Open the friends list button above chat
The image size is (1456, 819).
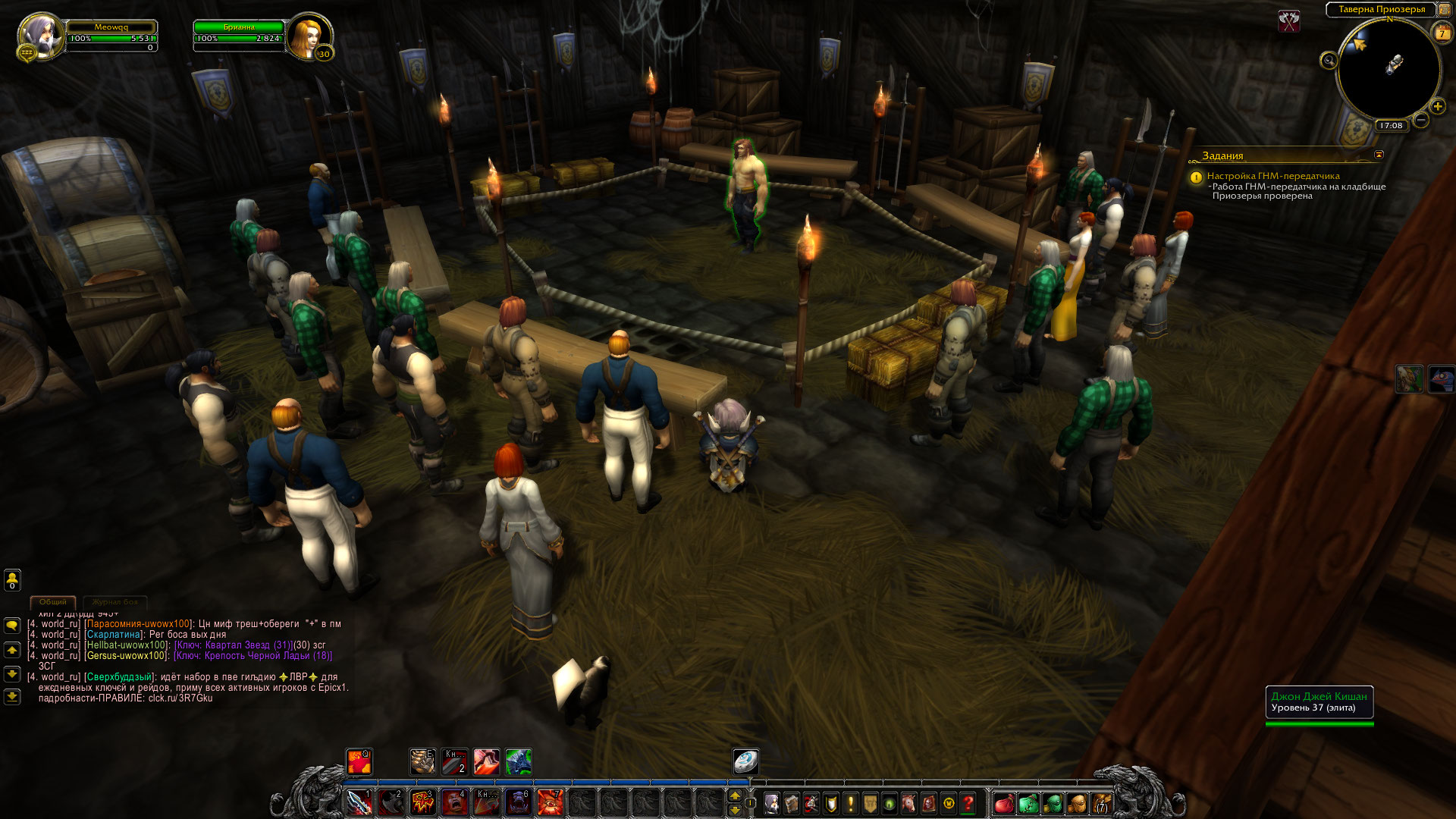pos(12,580)
